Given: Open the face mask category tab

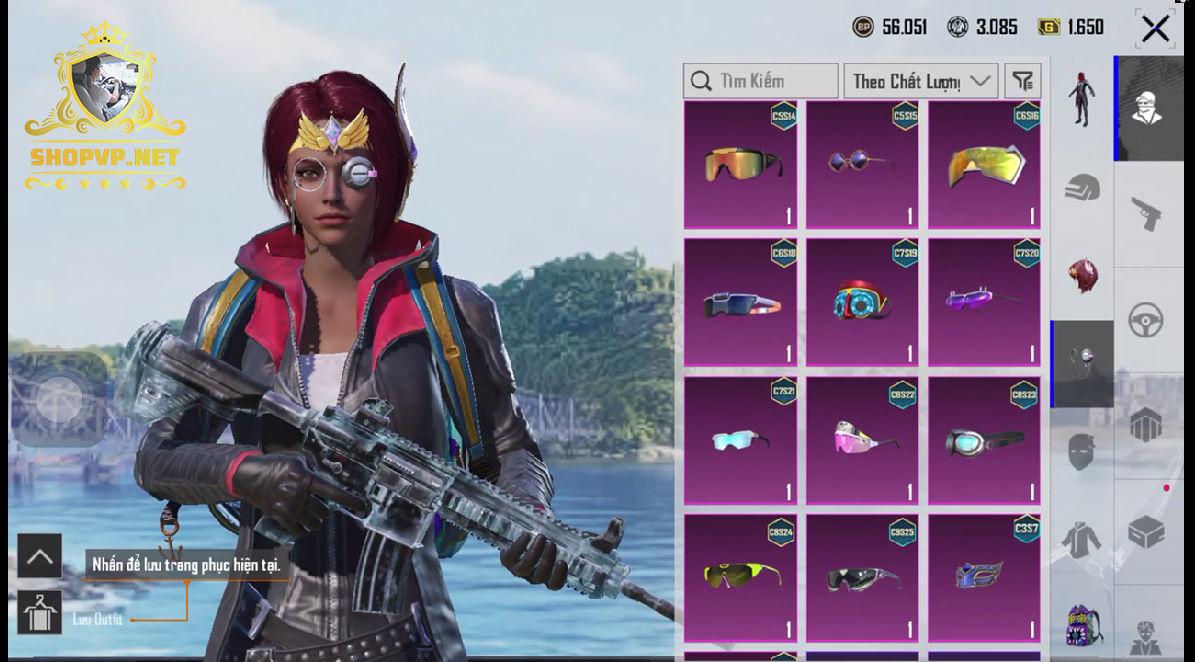Looking at the screenshot, I should [1081, 452].
